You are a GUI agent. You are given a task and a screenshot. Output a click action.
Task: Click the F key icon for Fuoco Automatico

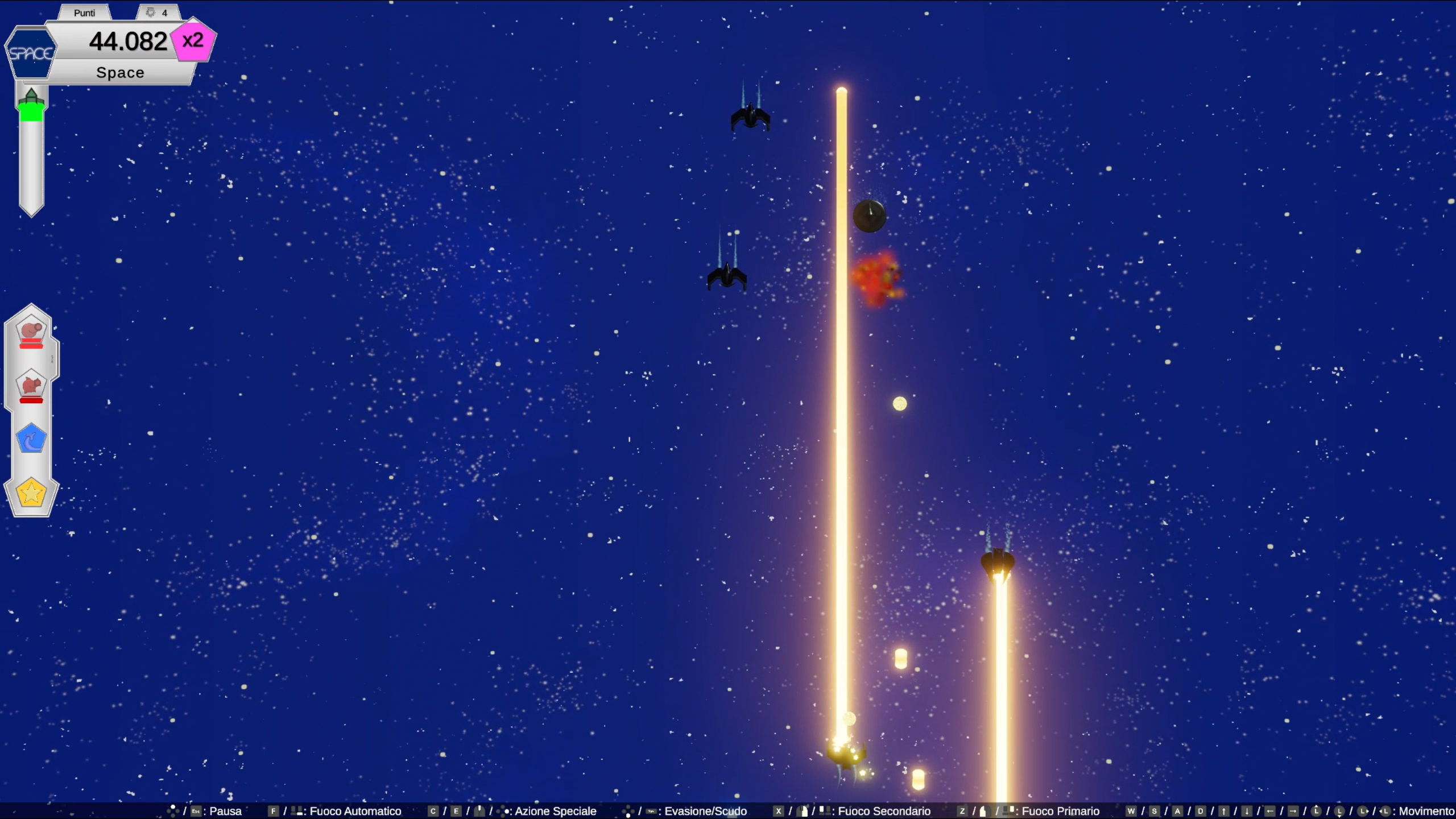tap(275, 811)
